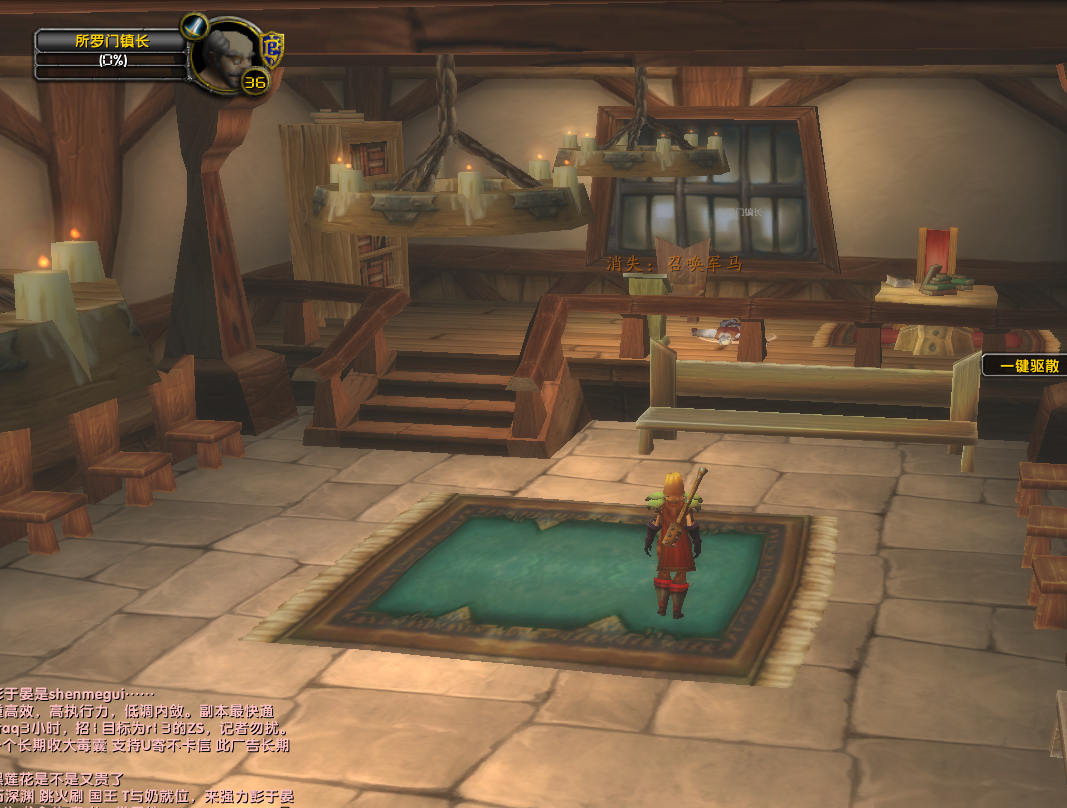The height and width of the screenshot is (808, 1067).
Task: Click the 所罗门镇长 target name plate
Action: (111, 41)
